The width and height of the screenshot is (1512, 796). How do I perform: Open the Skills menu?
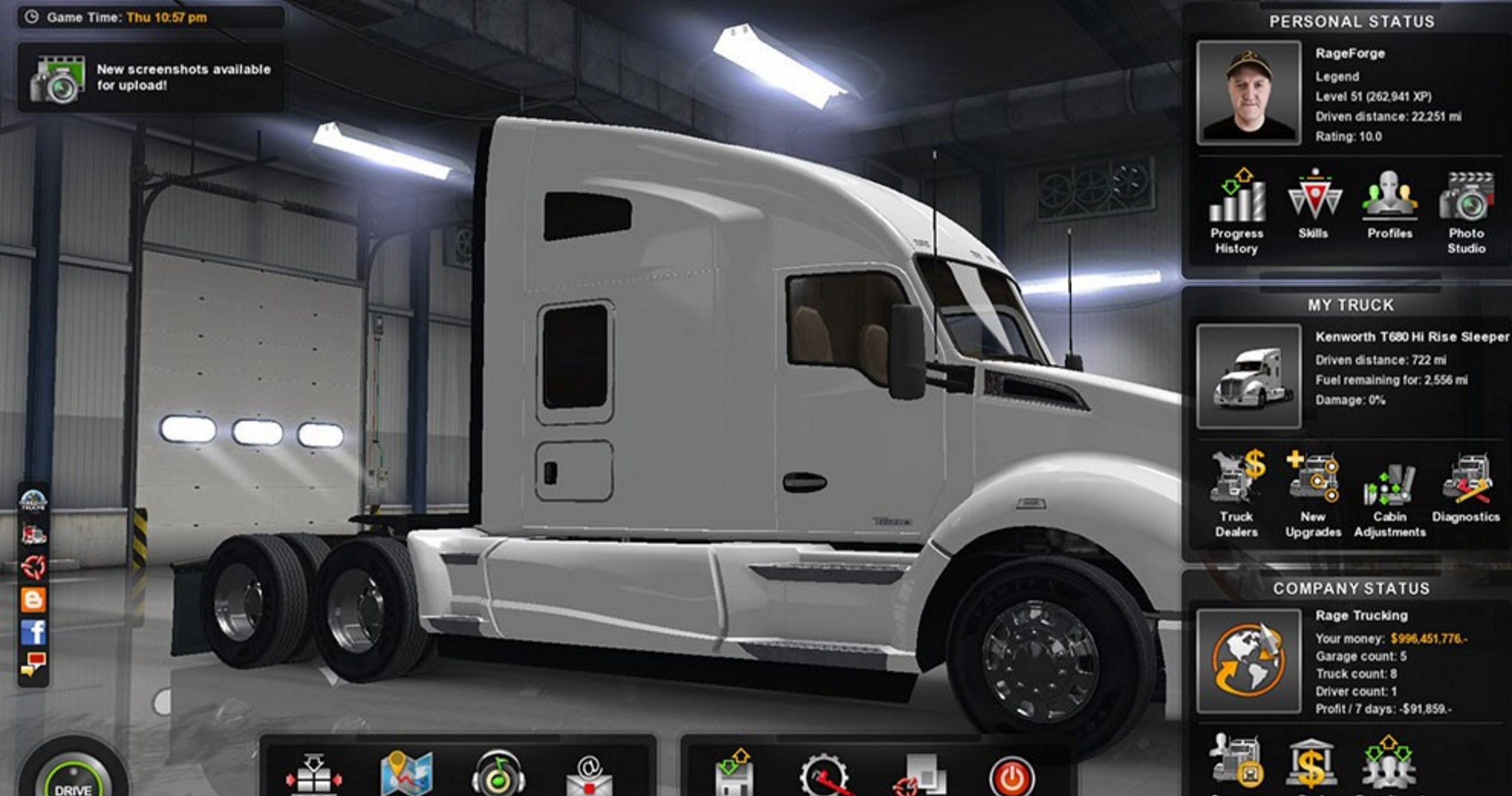coord(1313,205)
